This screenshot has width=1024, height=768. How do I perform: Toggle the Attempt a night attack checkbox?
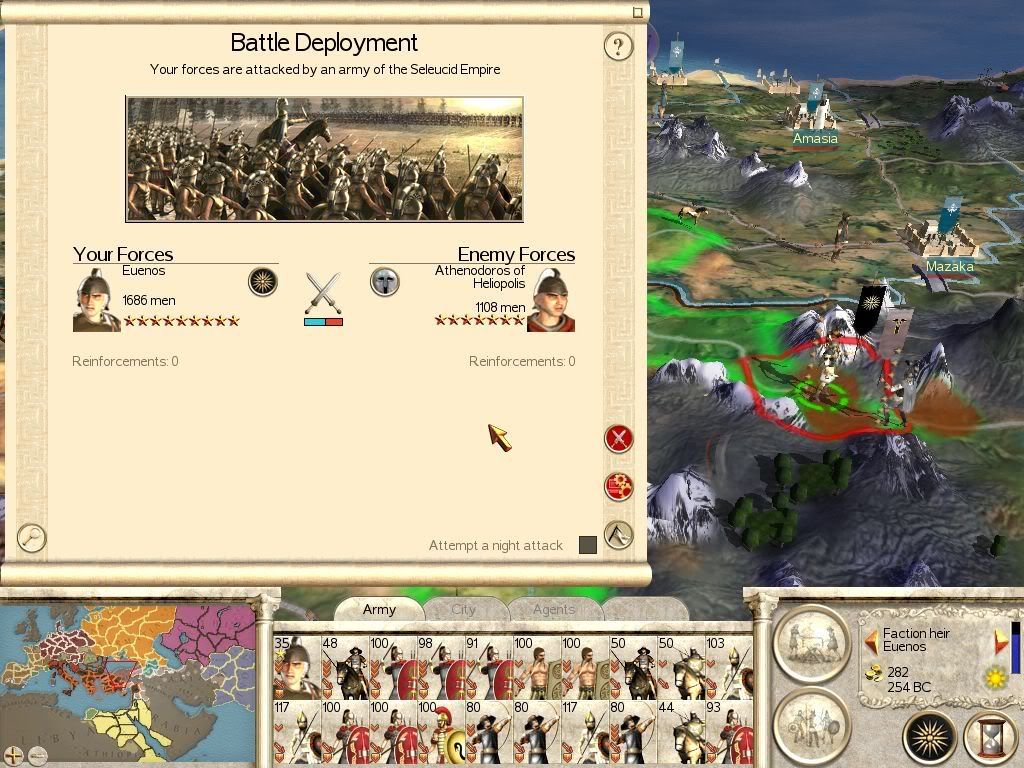[588, 545]
